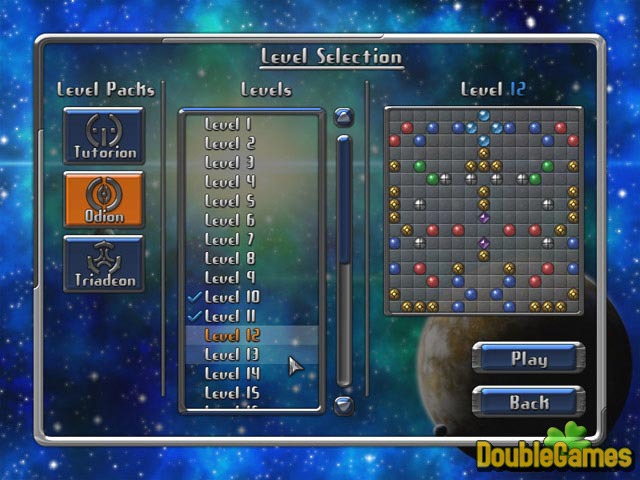This screenshot has width=640, height=480.
Task: Choose Level 3 in the list
Action: [x=229, y=162]
